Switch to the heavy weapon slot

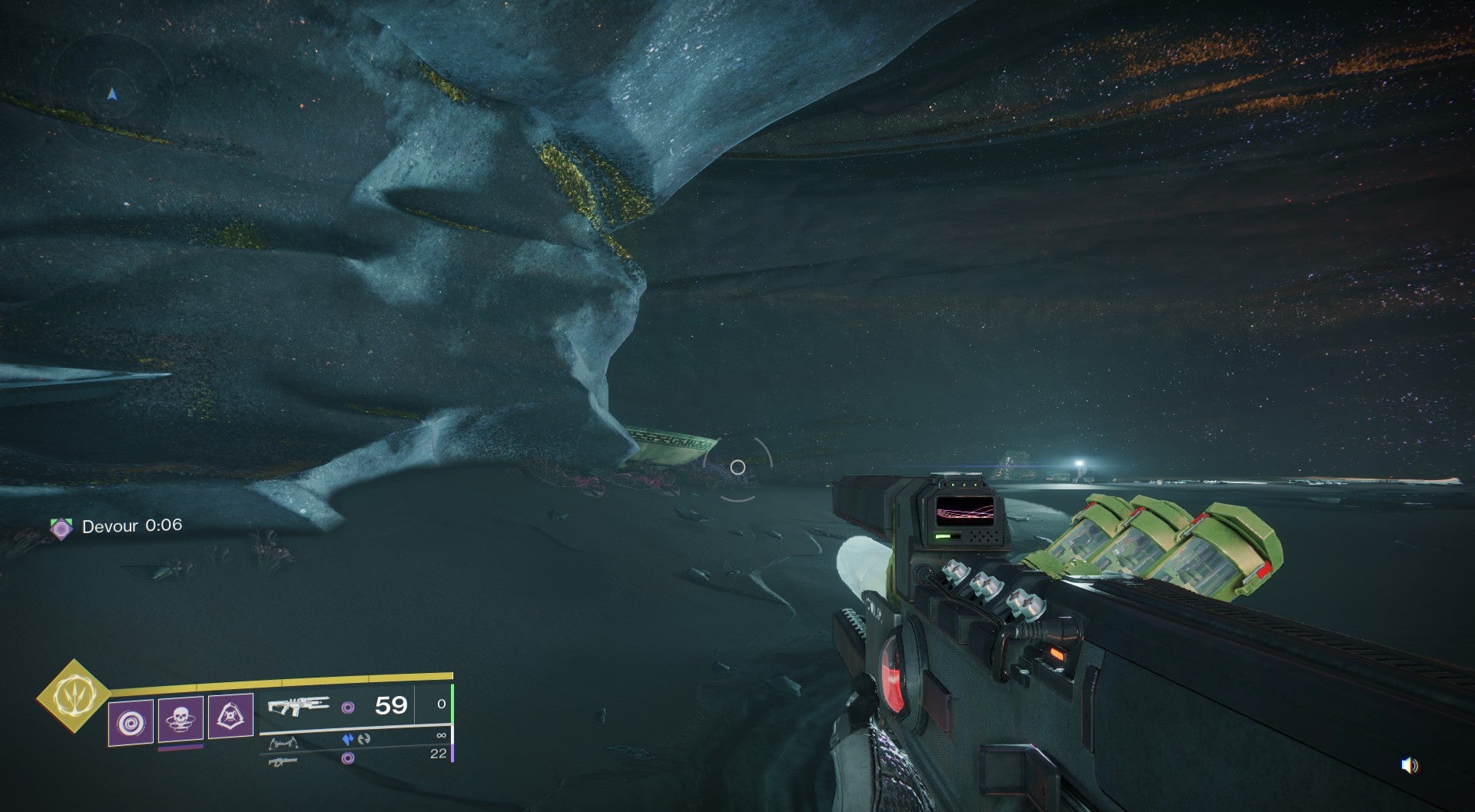tap(283, 761)
